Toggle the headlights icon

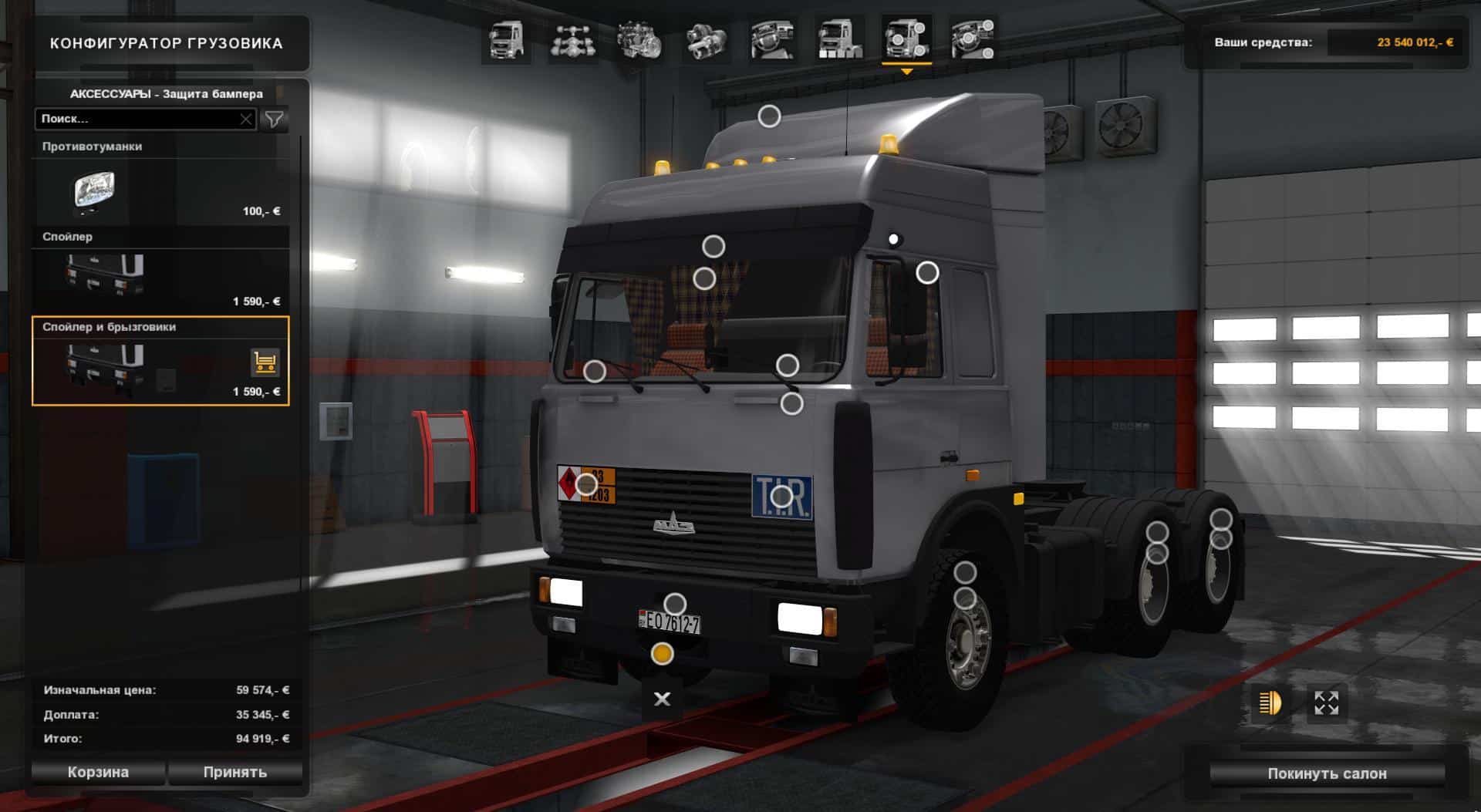[1270, 702]
